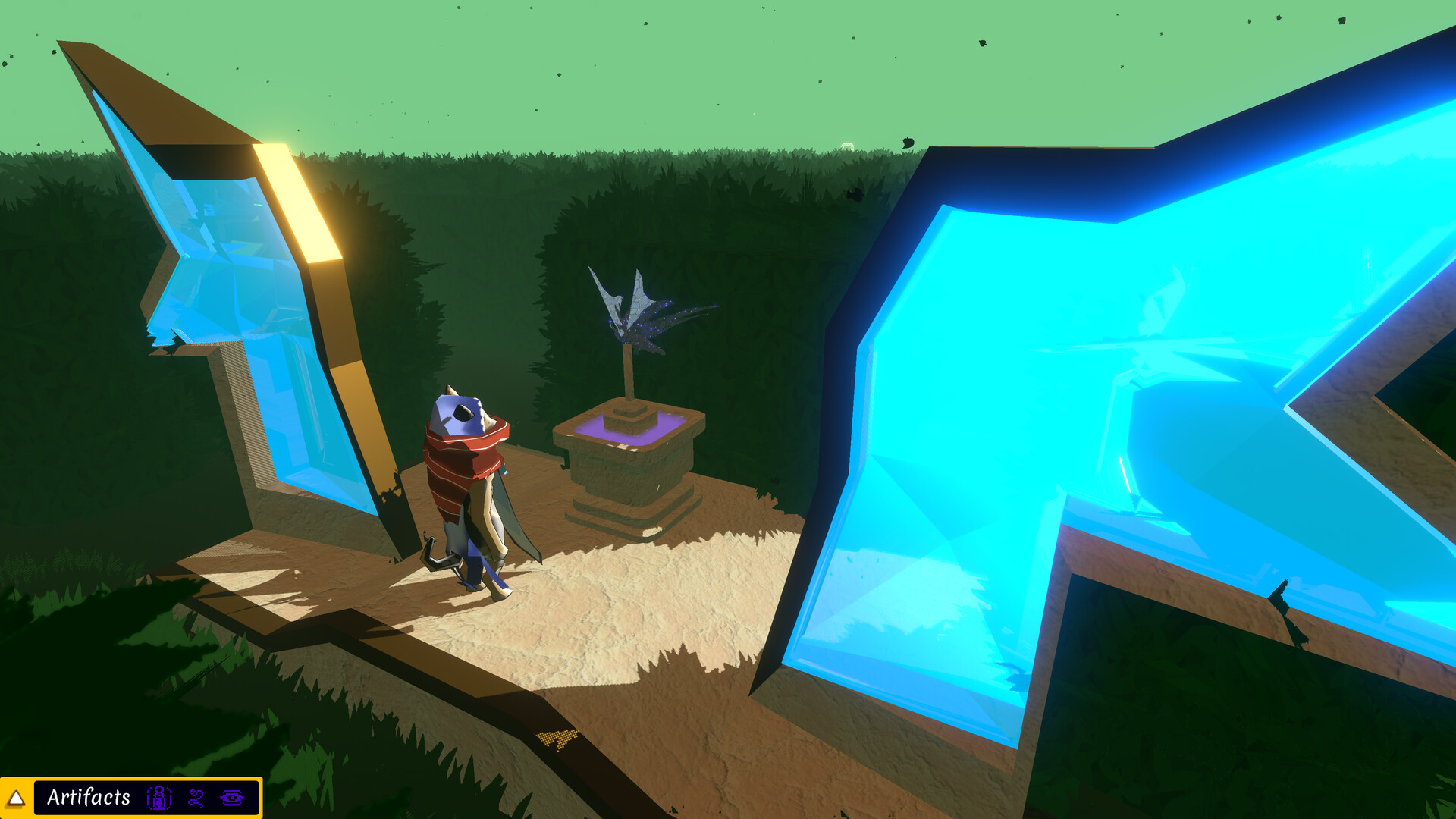Toggle artifact vision with the eye symbol
The width and height of the screenshot is (1456, 819).
pos(231,797)
